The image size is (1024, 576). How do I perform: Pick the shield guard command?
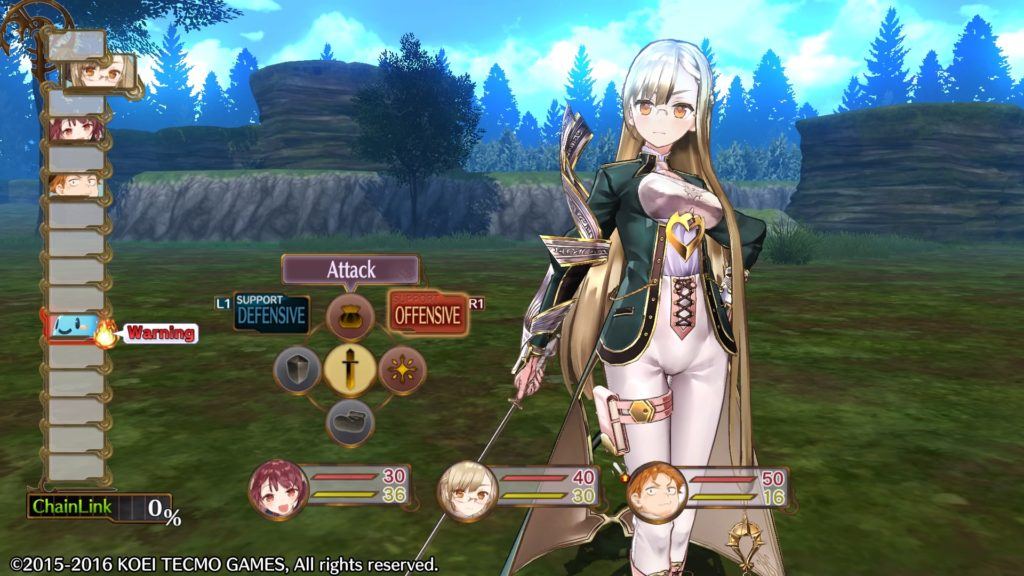tap(297, 370)
